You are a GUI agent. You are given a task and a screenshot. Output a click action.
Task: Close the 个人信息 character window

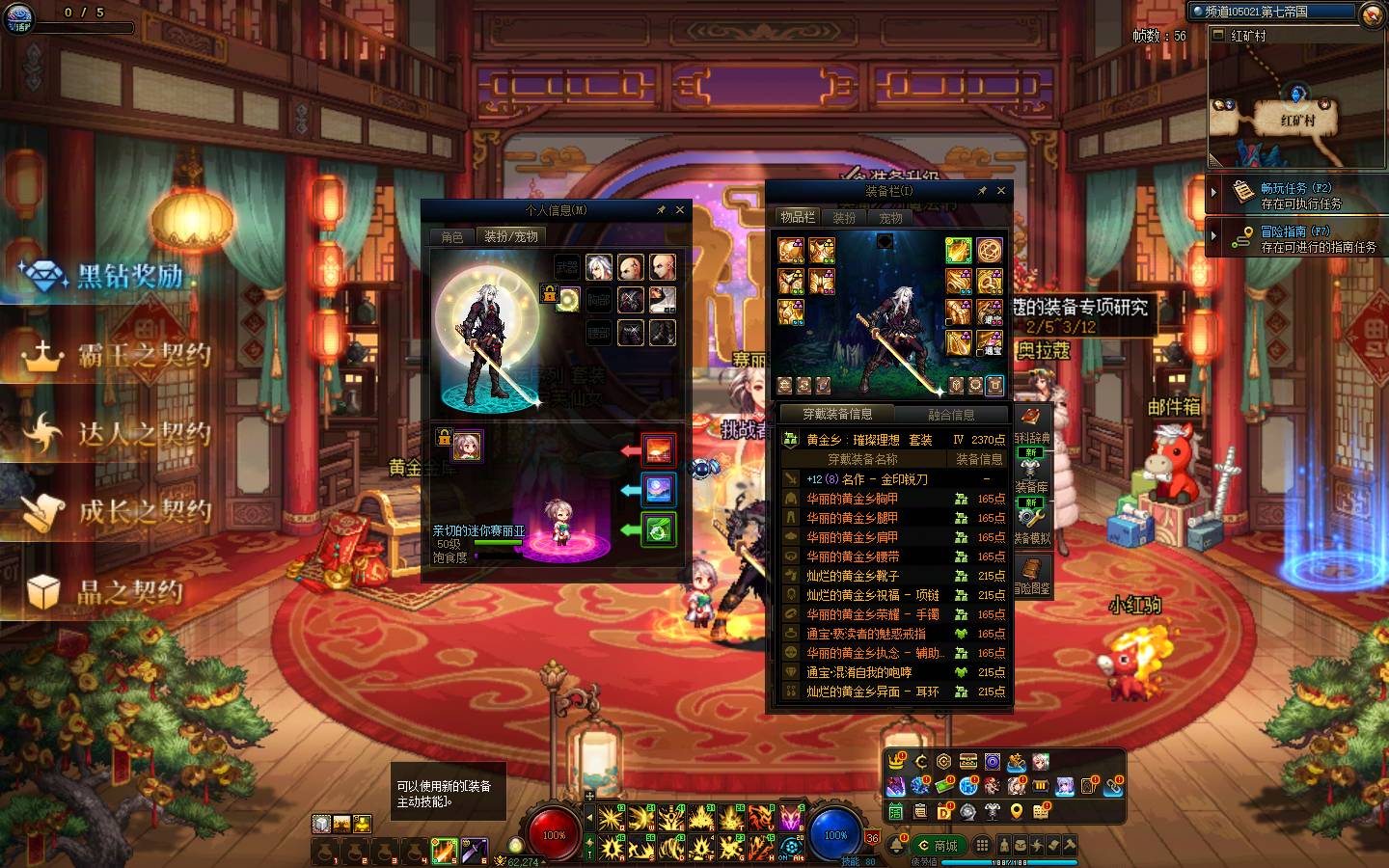pos(679,209)
